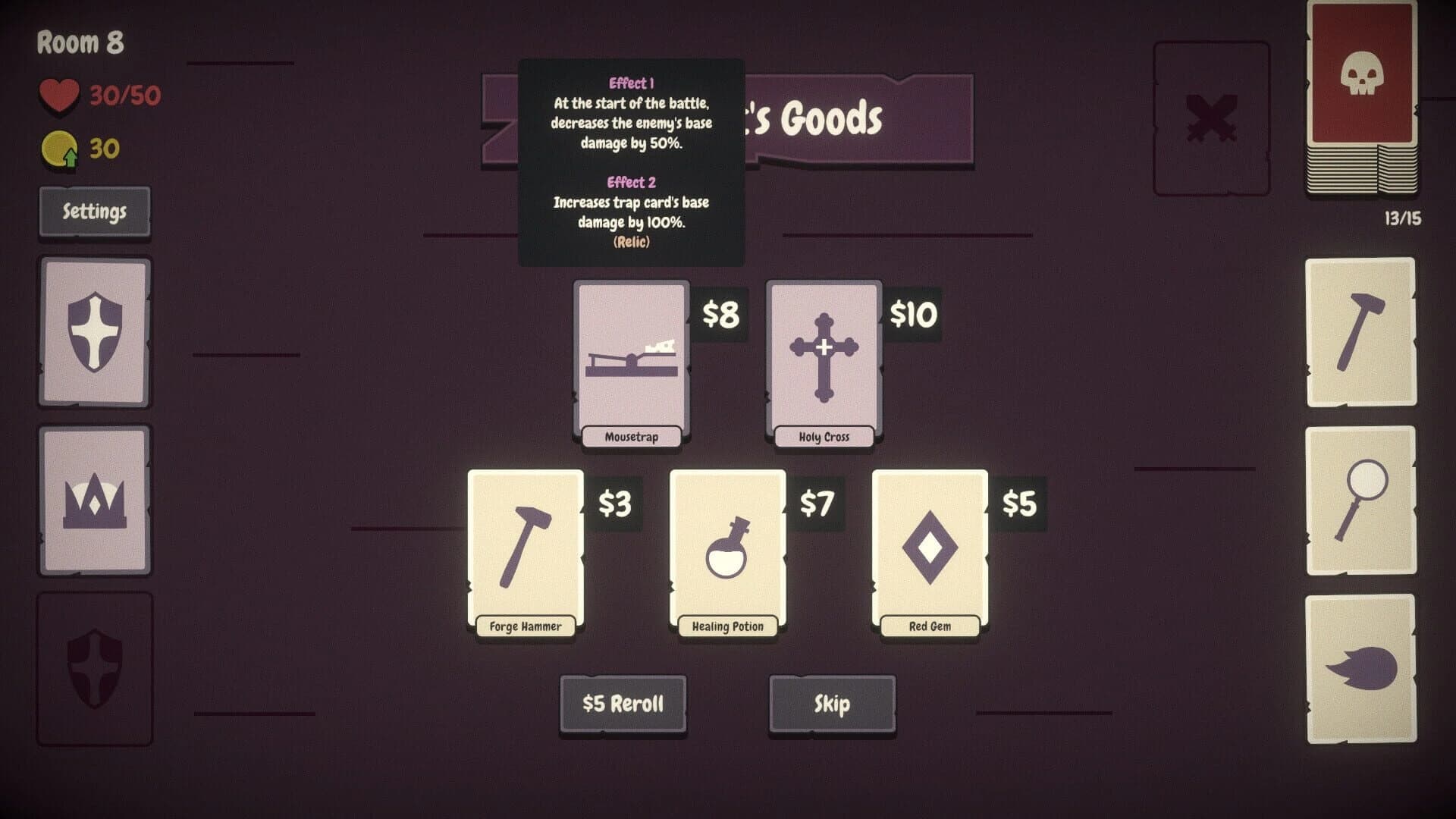Select the hammer card in the right sidebar
This screenshot has height=819, width=1456.
coord(1361,331)
